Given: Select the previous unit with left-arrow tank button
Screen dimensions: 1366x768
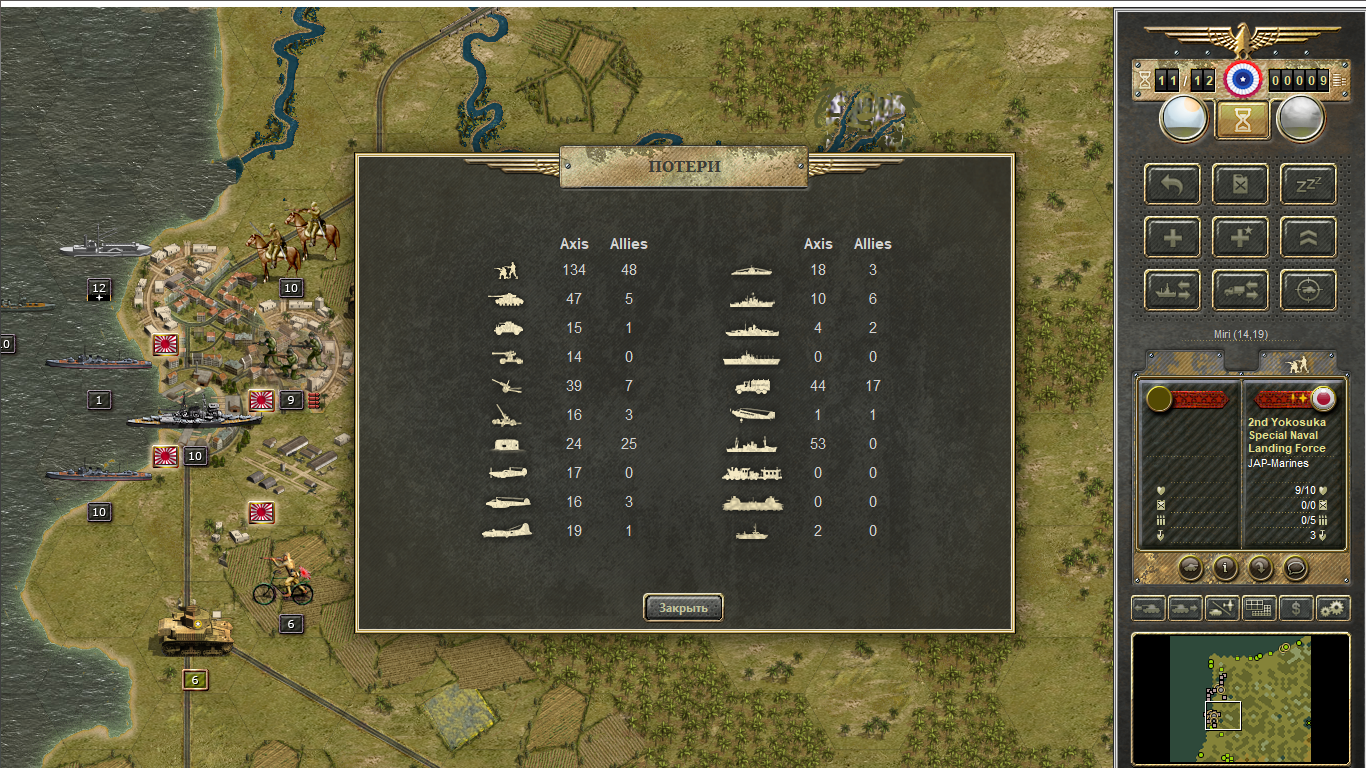Looking at the screenshot, I should point(1148,607).
